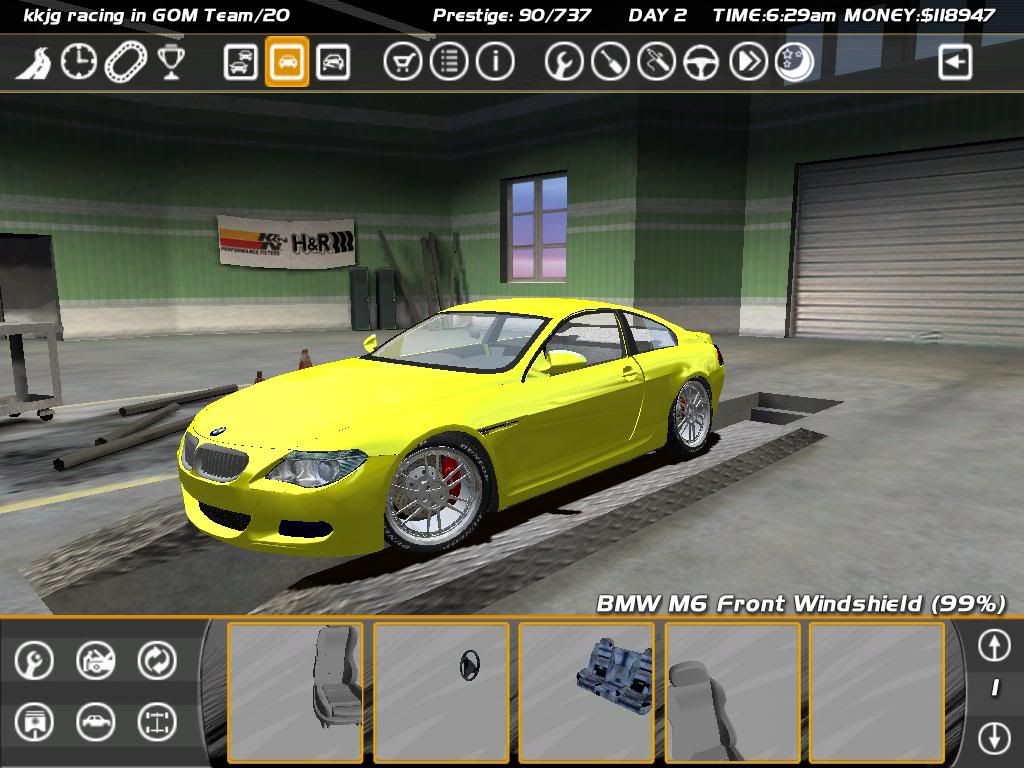Open the shopping cart parts store
This screenshot has width=1024, height=768.
point(402,63)
